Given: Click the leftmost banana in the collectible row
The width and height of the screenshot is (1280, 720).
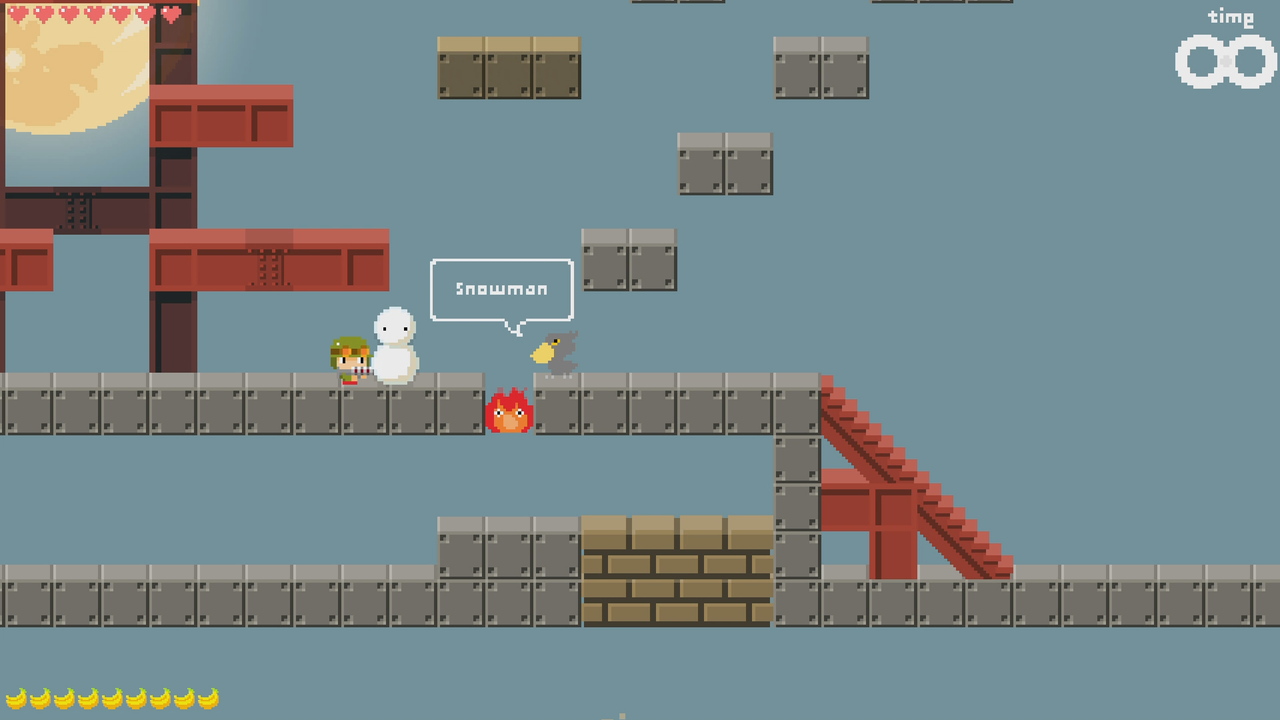Looking at the screenshot, I should 14,698.
